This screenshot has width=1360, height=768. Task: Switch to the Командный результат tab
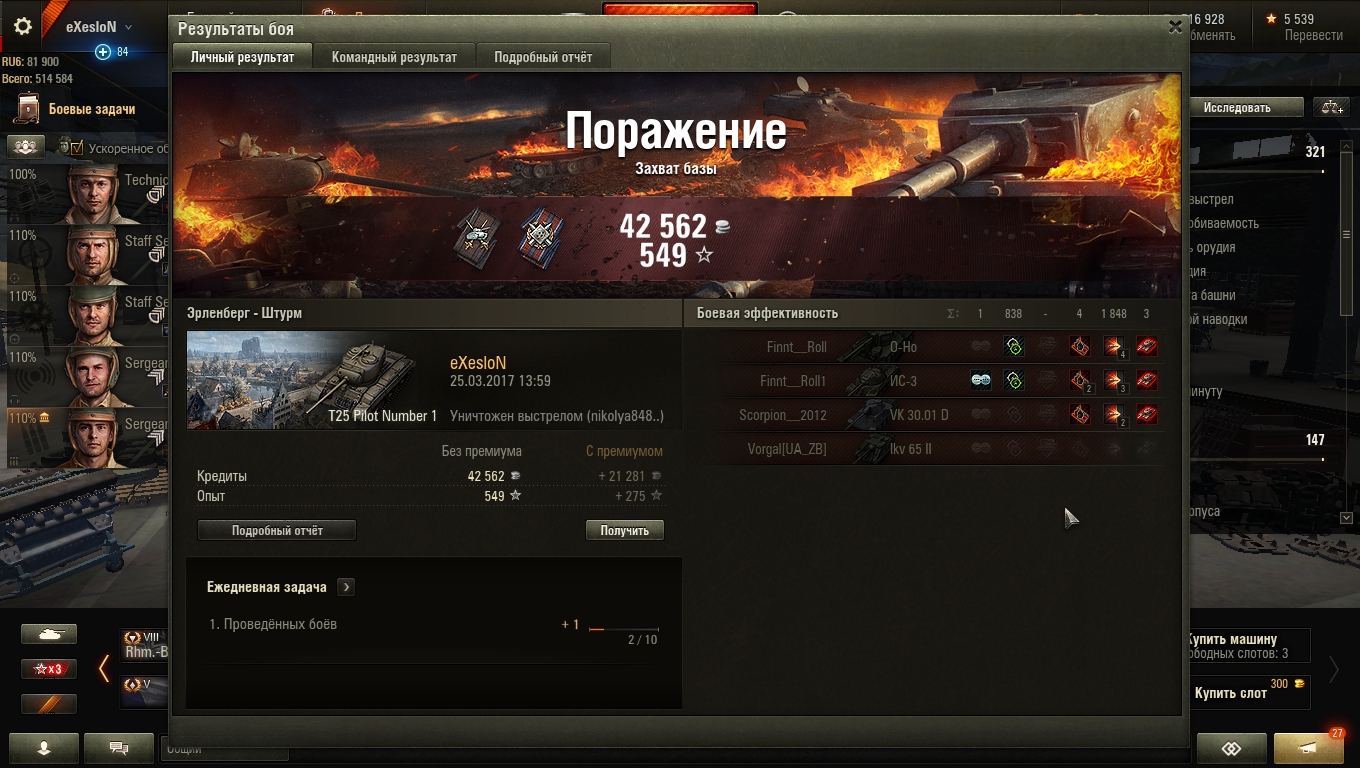pos(394,57)
